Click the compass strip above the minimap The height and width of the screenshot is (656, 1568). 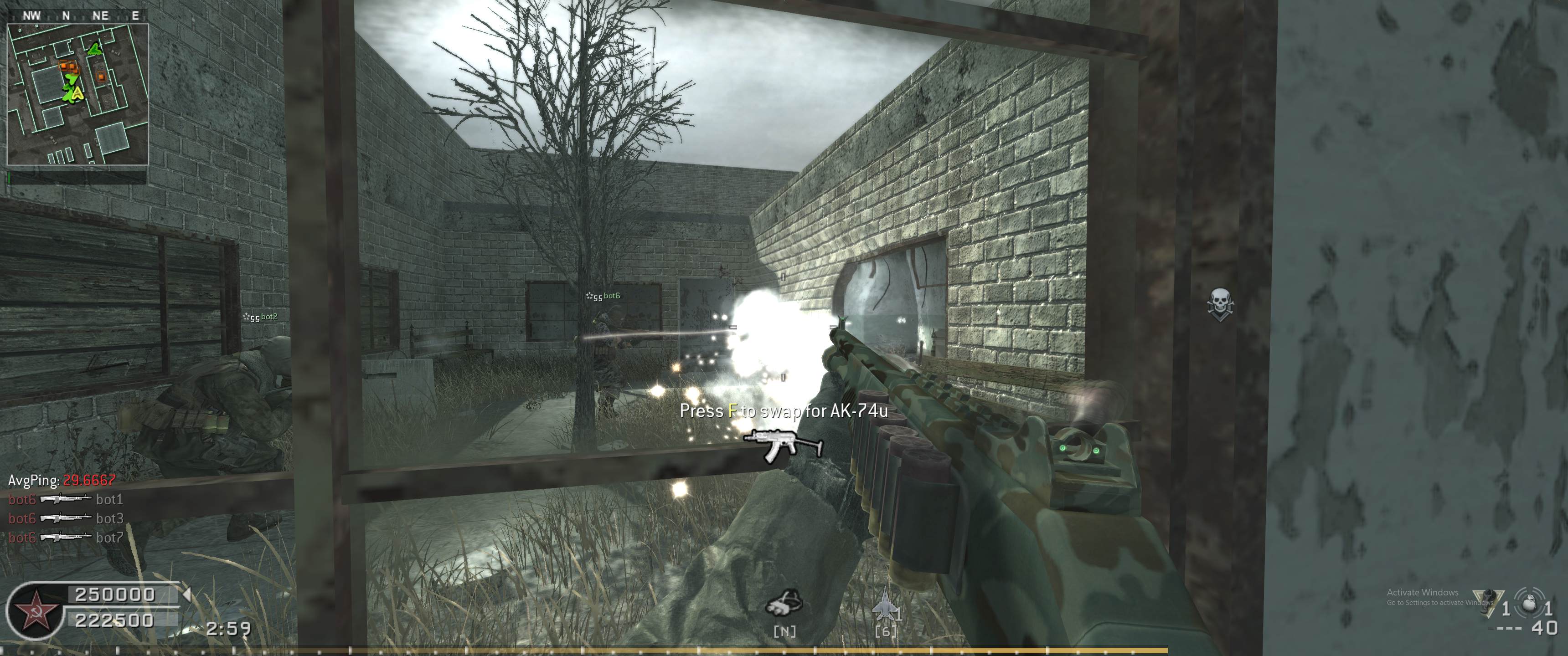click(x=77, y=16)
